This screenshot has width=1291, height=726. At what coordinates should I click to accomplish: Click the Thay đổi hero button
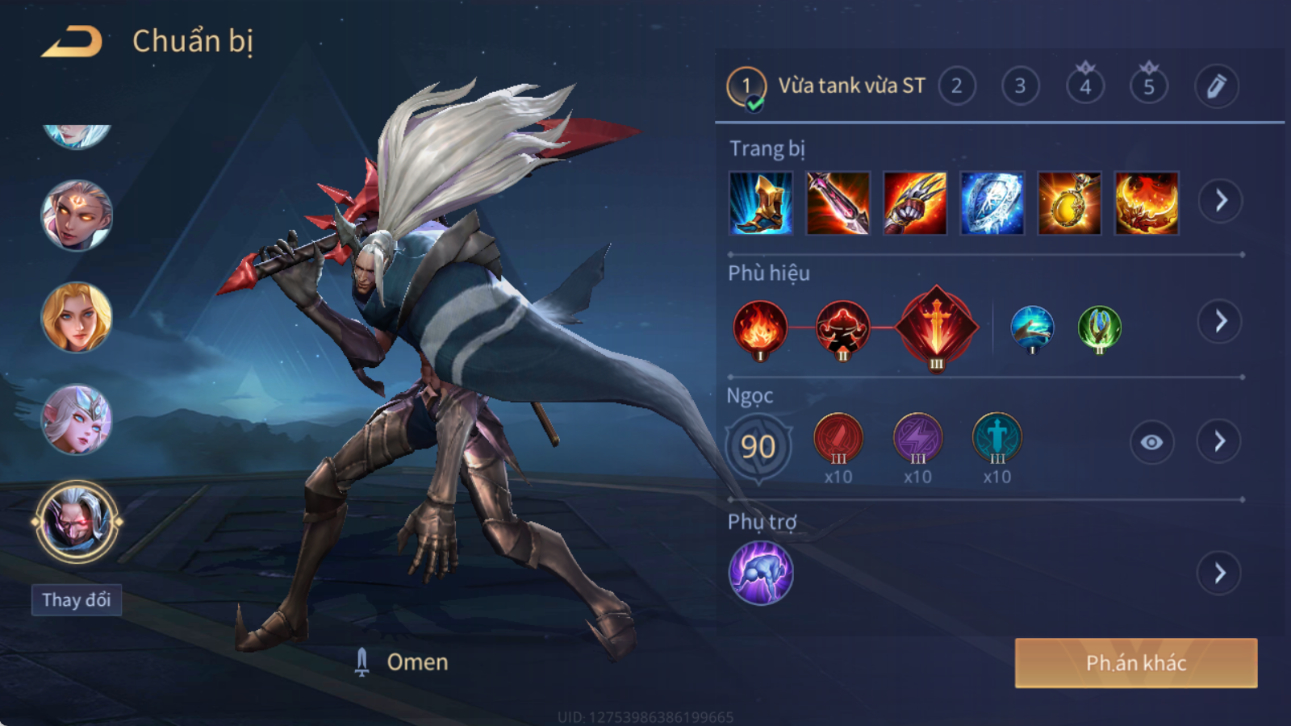[76, 600]
